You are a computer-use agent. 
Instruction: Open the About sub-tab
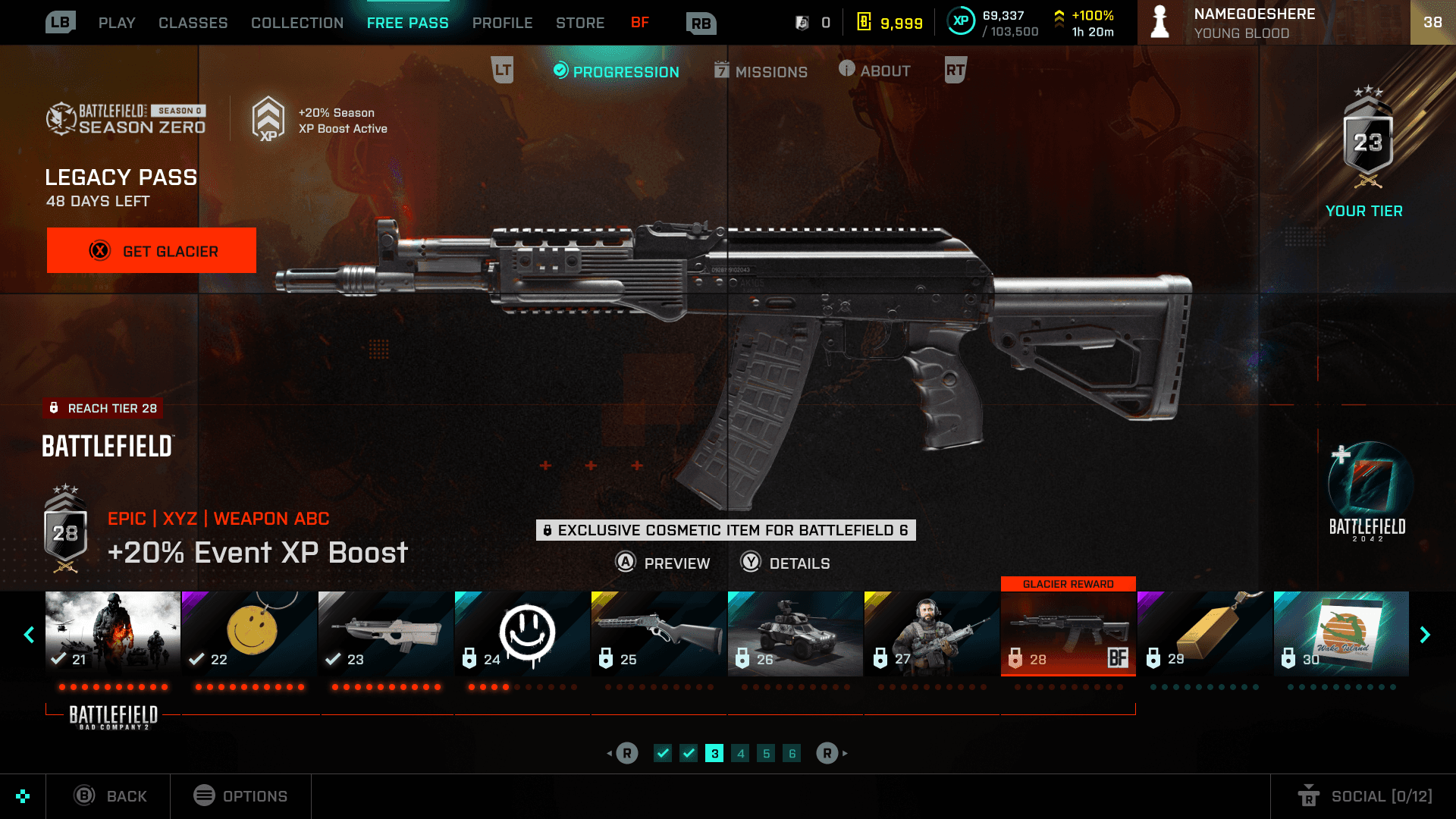(874, 71)
